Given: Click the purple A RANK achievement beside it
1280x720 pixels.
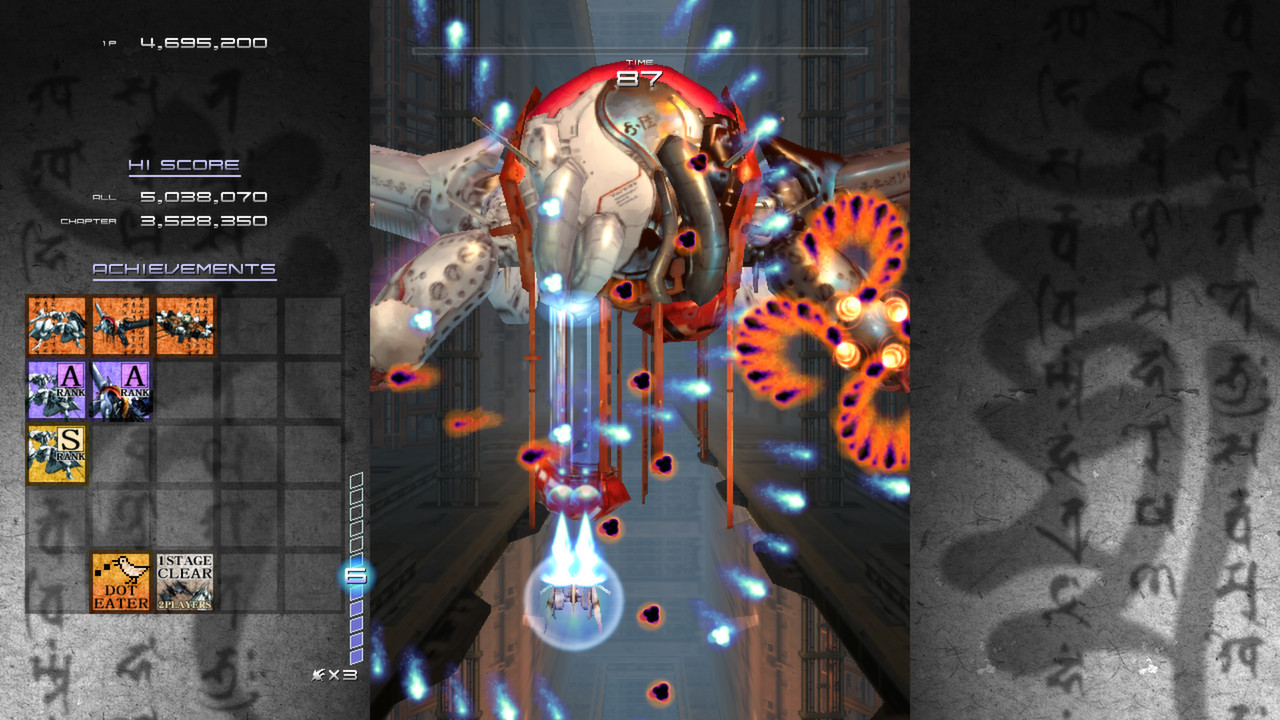Looking at the screenshot, I should (118, 391).
